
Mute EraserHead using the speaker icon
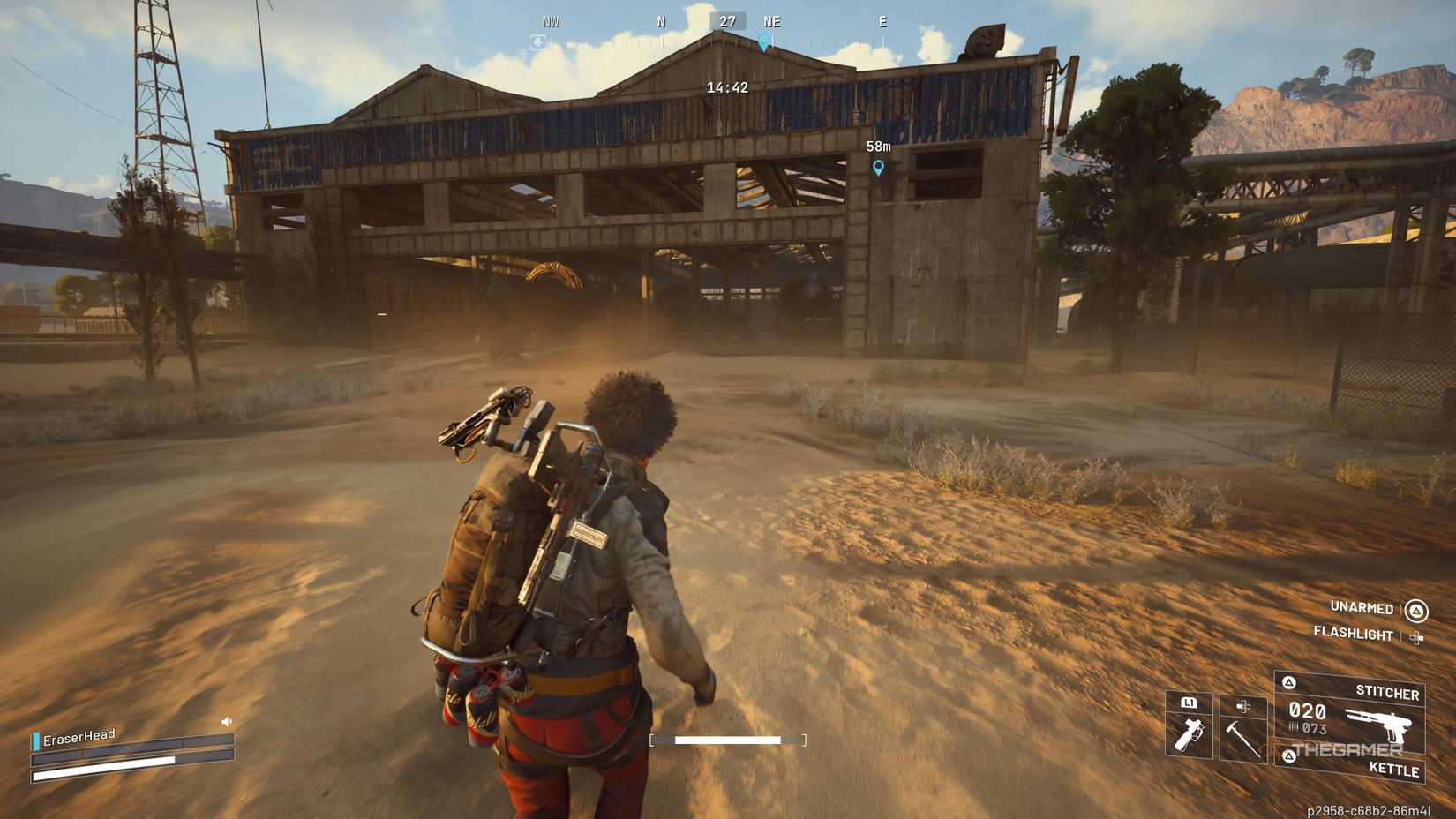click(x=225, y=719)
